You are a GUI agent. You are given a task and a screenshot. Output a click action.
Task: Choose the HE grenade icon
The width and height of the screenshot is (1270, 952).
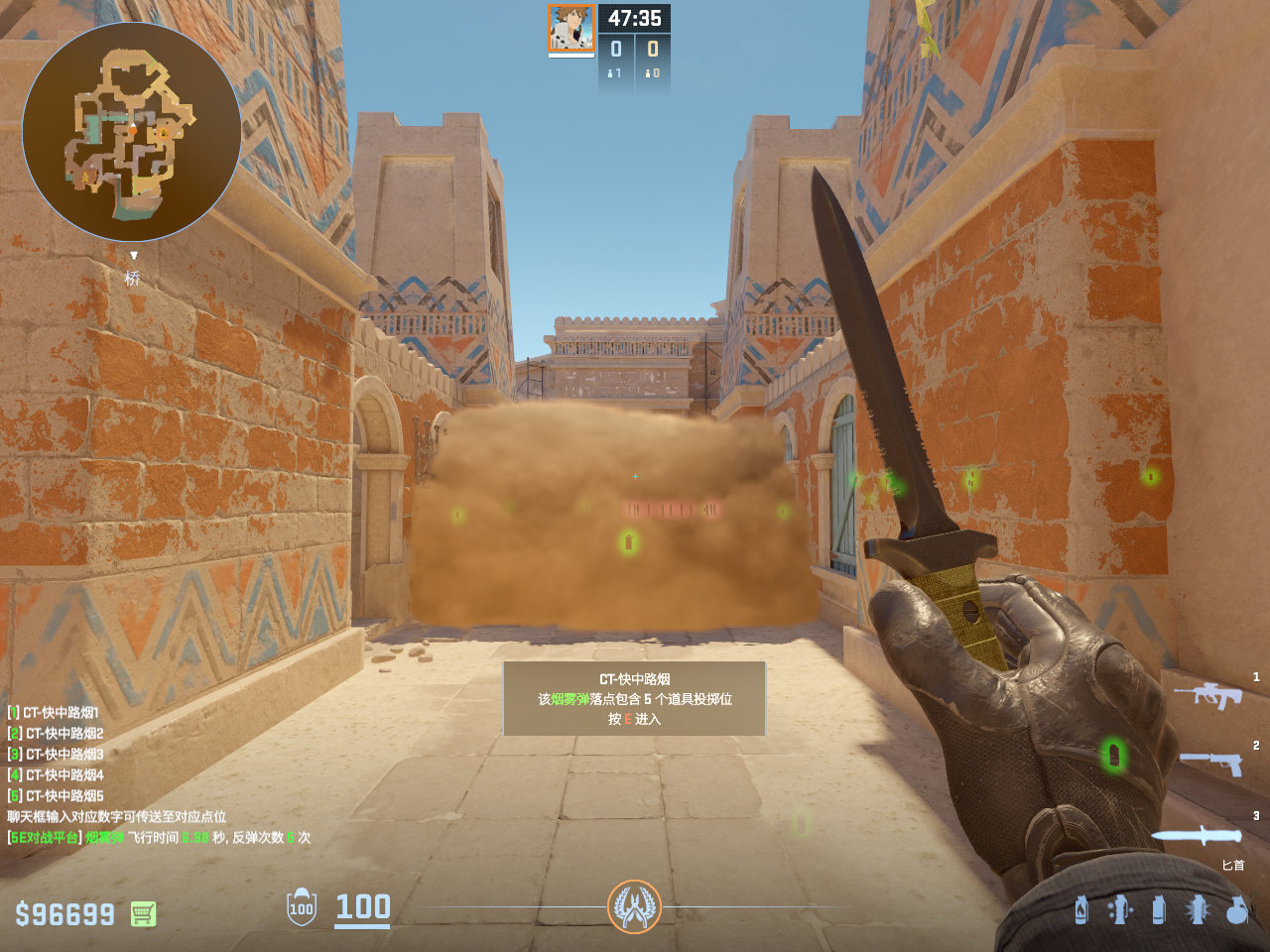[x=1236, y=909]
